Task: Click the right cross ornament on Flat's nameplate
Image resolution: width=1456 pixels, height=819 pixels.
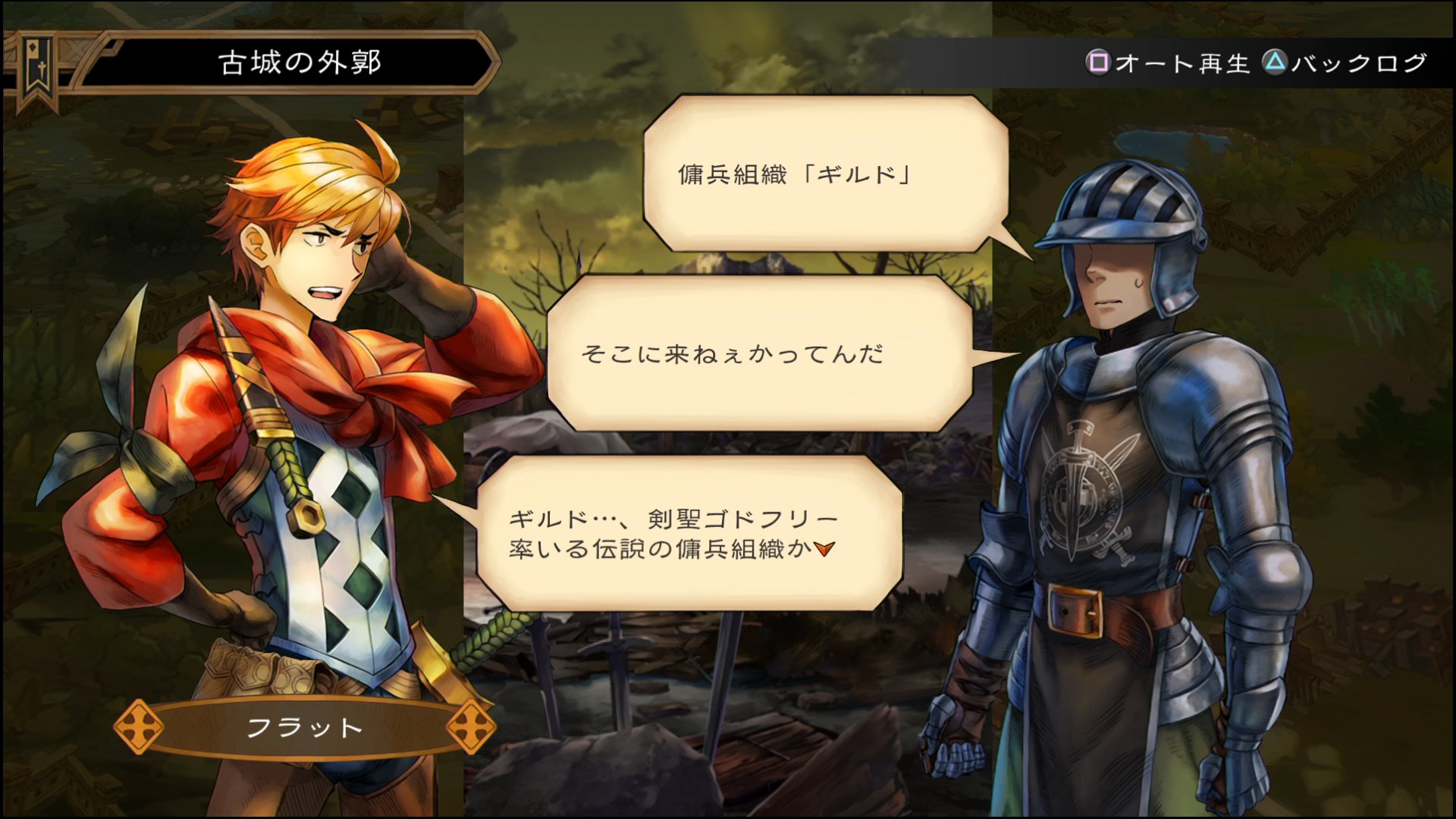Action: point(474,726)
